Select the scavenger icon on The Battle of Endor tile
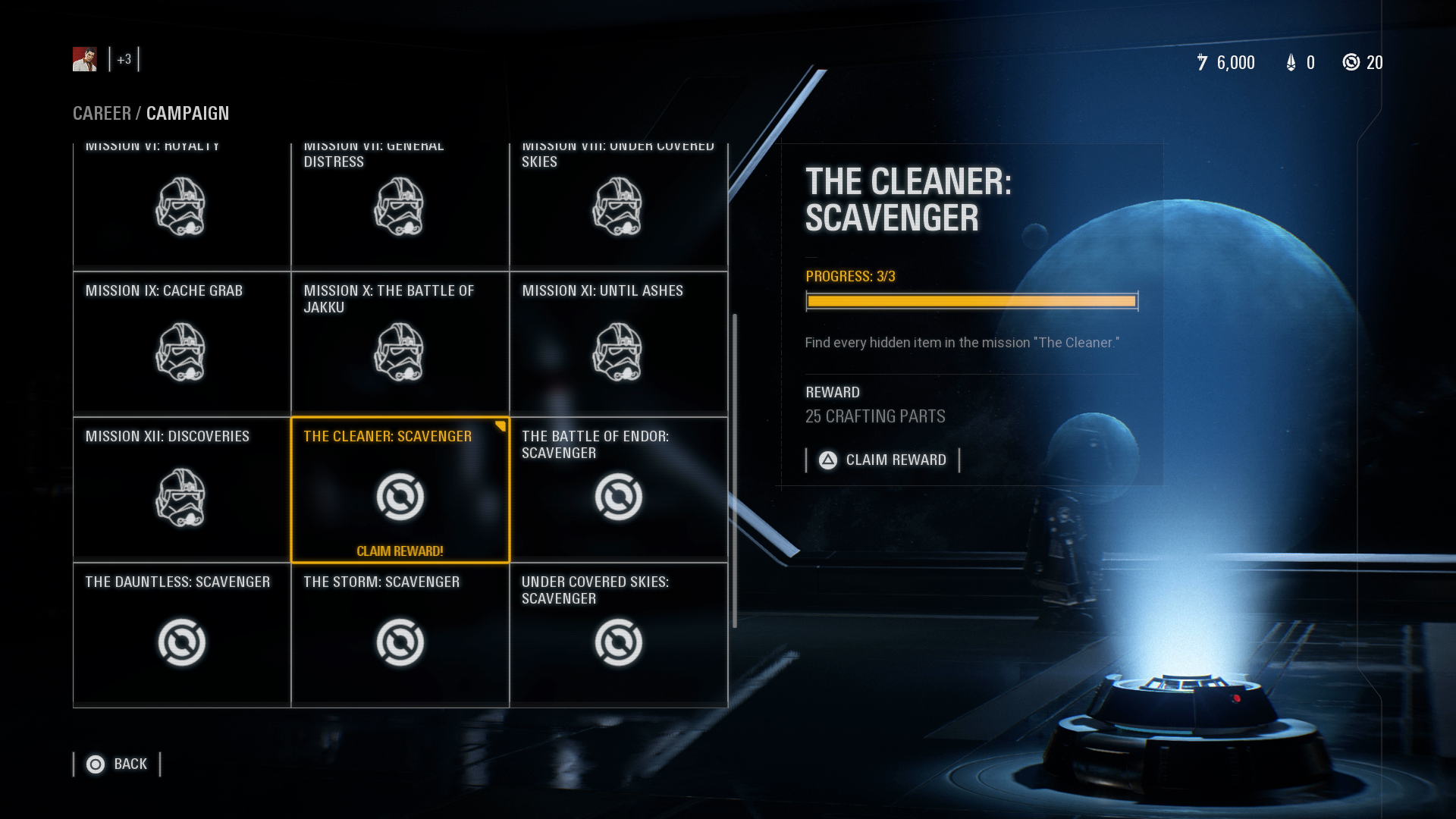The image size is (1456, 819). [620, 497]
